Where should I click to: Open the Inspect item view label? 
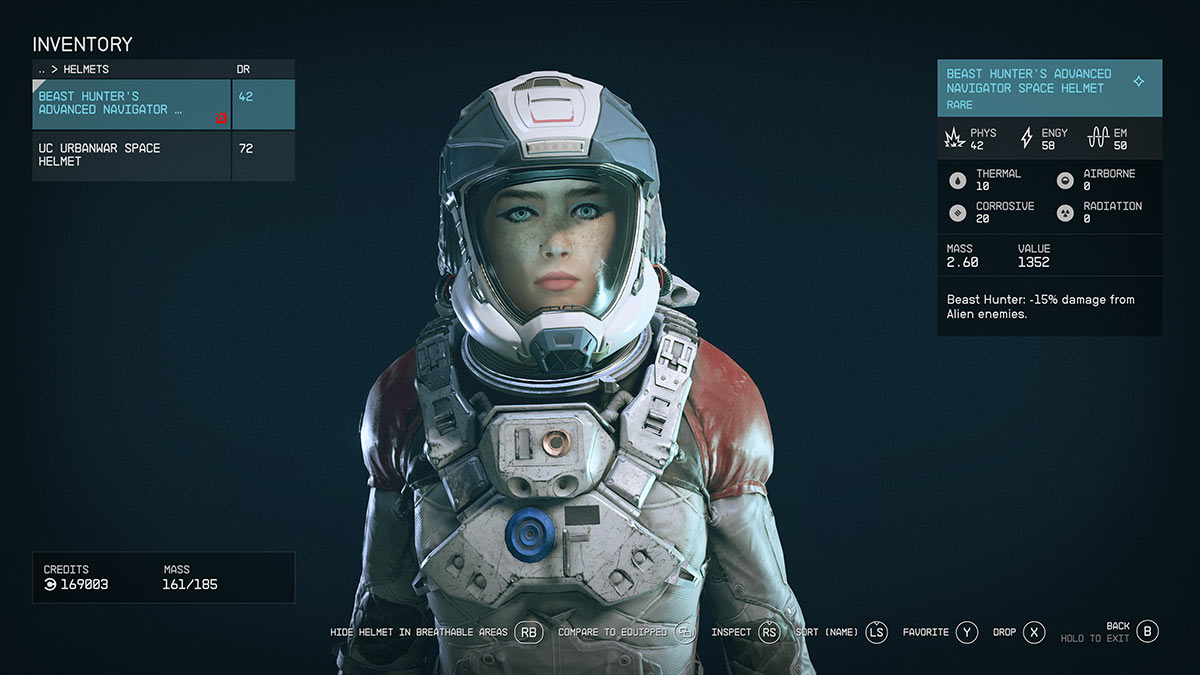[x=730, y=632]
